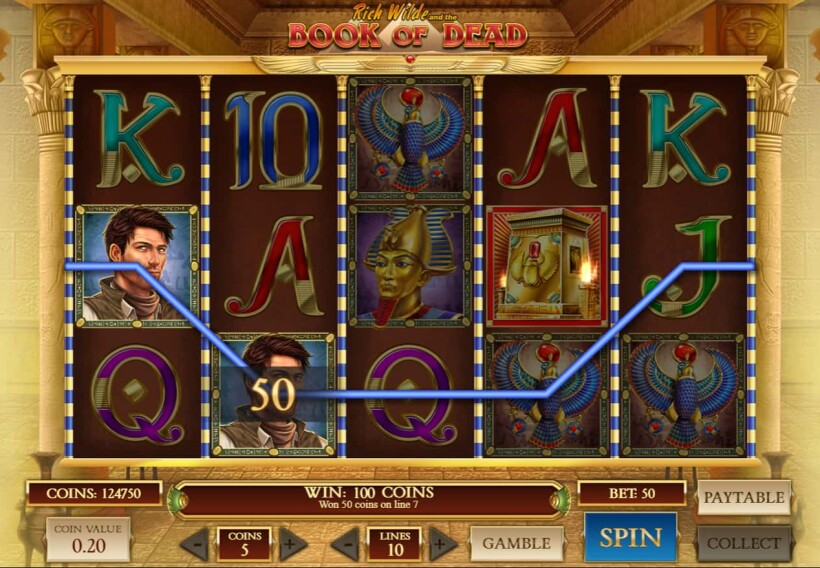Reduce the active lines count

[344, 544]
